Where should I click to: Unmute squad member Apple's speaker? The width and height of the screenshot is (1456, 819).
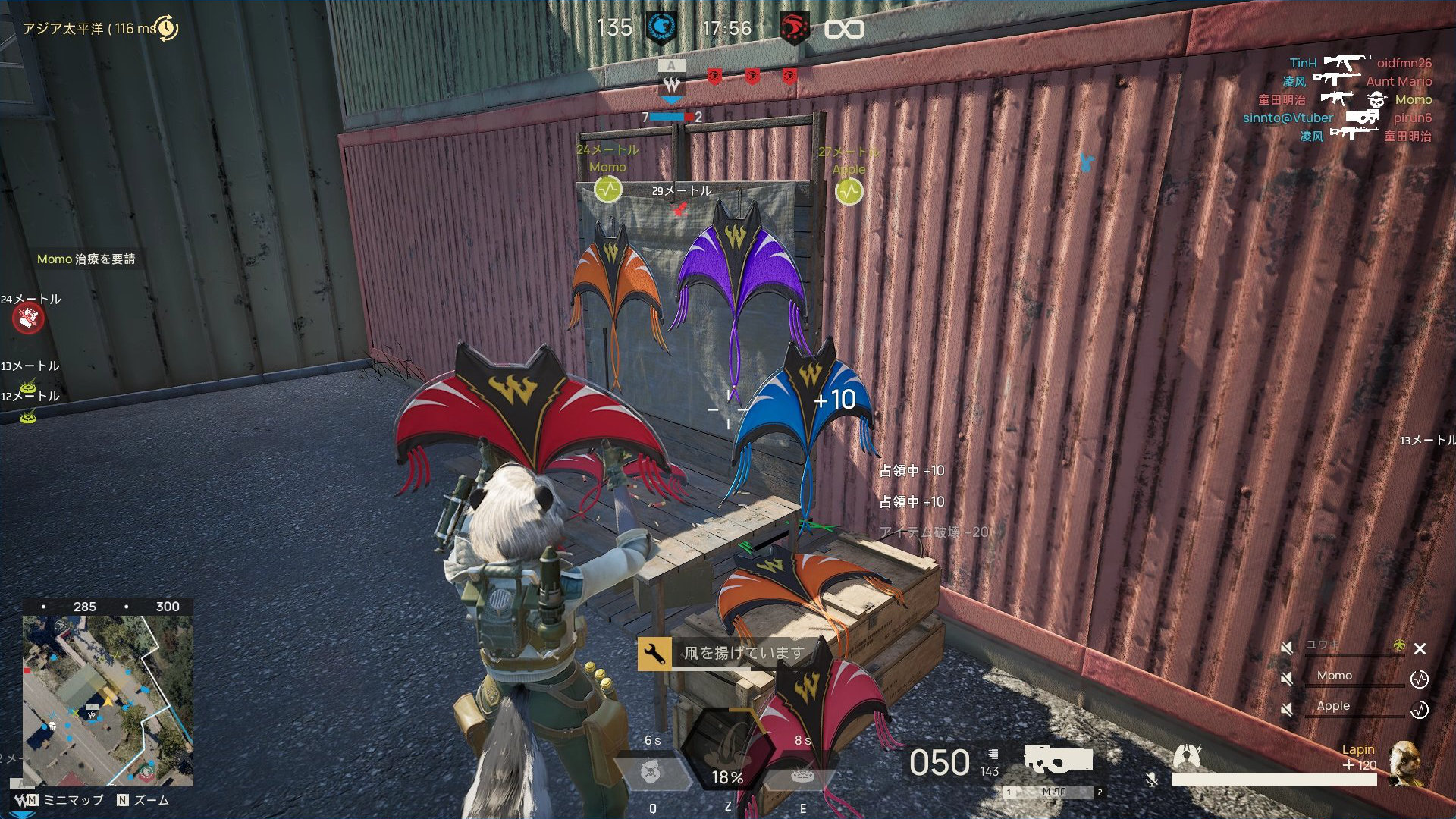tap(1287, 708)
